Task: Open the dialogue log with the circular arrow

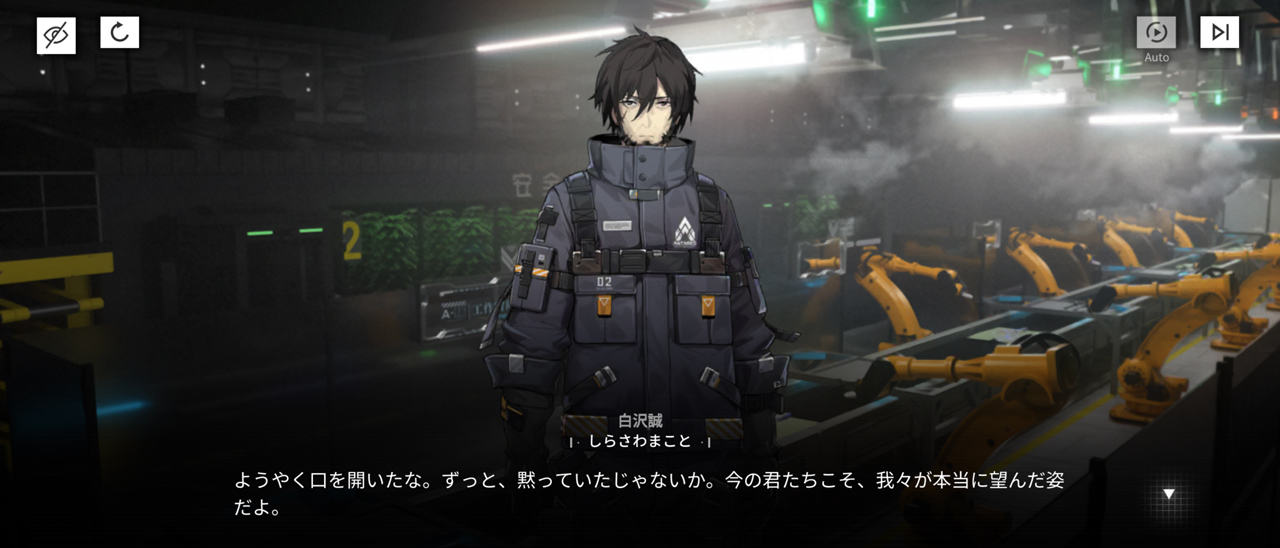Action: 120,33
